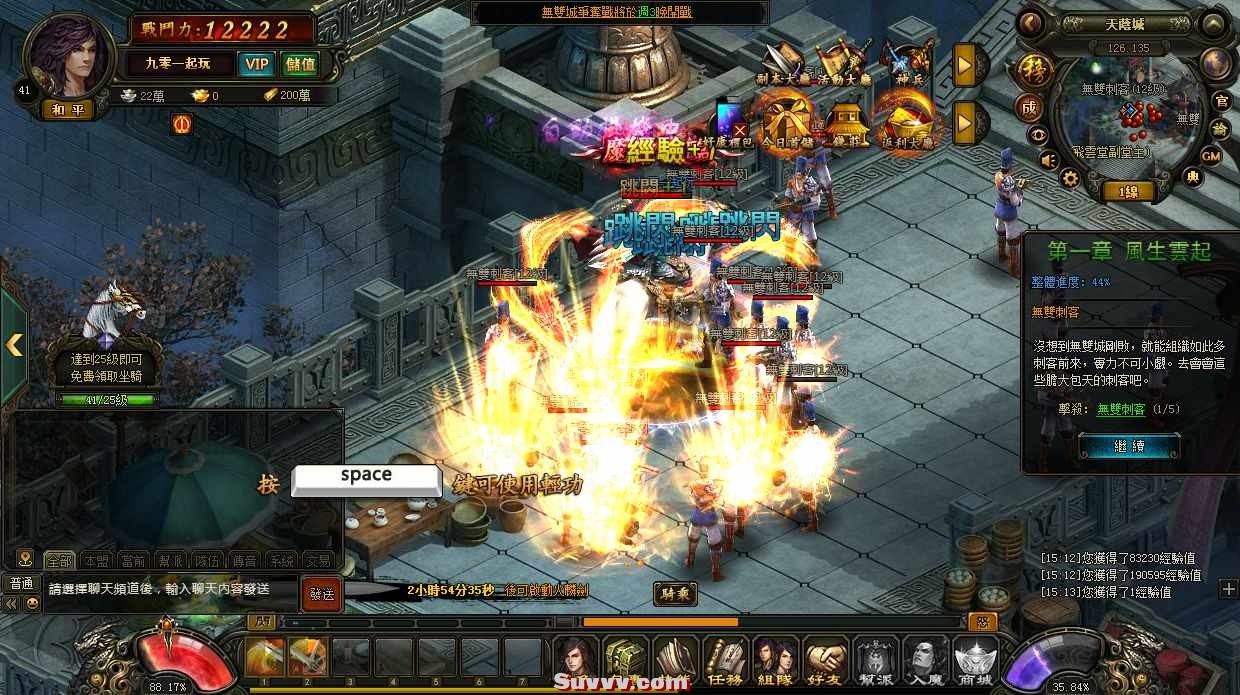Click the minimap

pyautogui.click(x=1126, y=120)
